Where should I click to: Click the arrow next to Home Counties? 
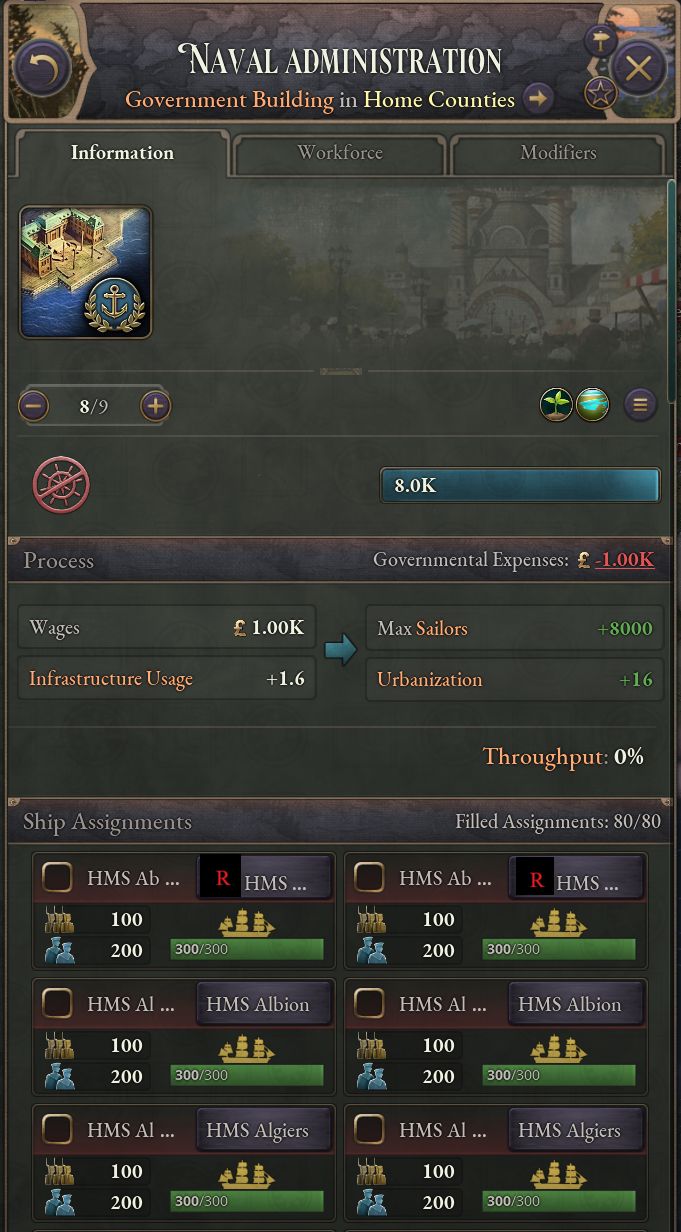(538, 99)
